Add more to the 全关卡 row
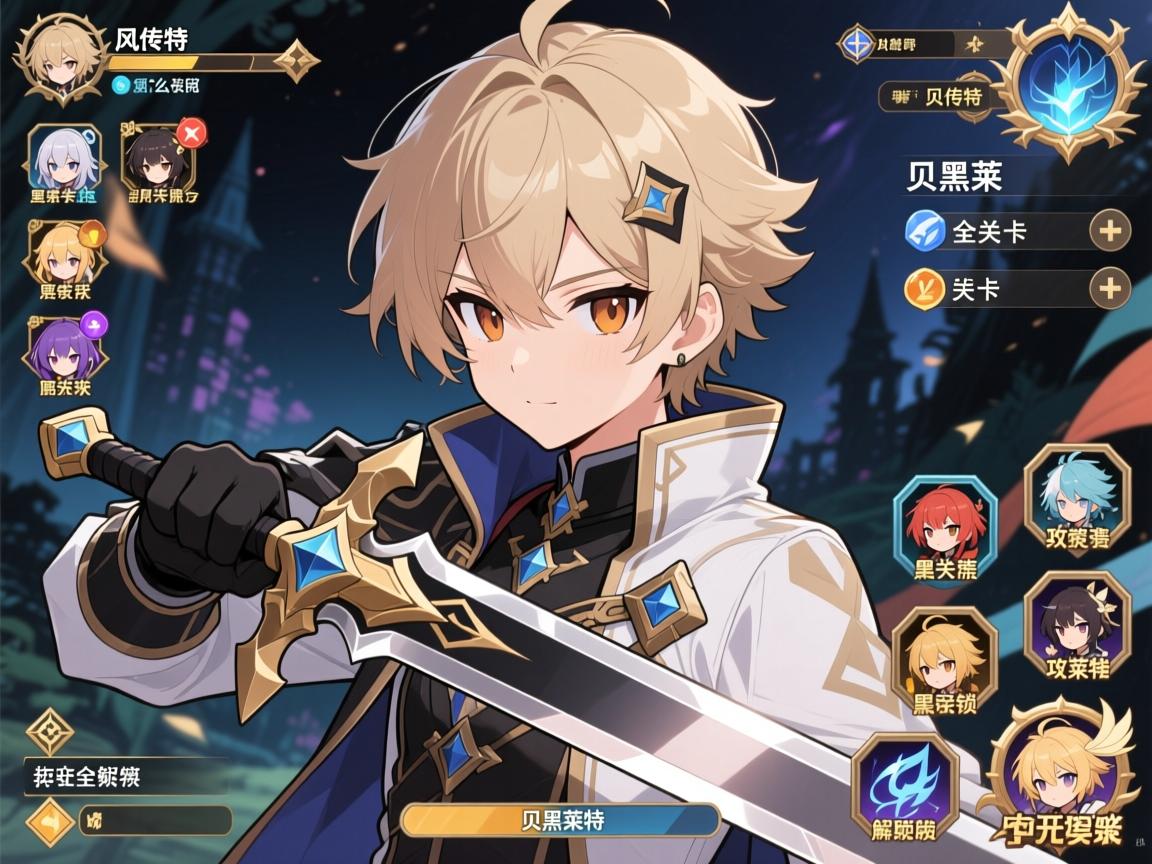1152x864 pixels. [1109, 232]
